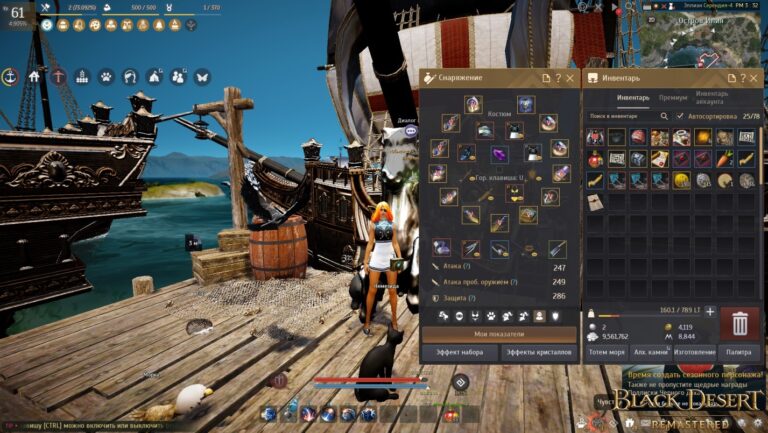Click the red trash bin button

(x=740, y=323)
